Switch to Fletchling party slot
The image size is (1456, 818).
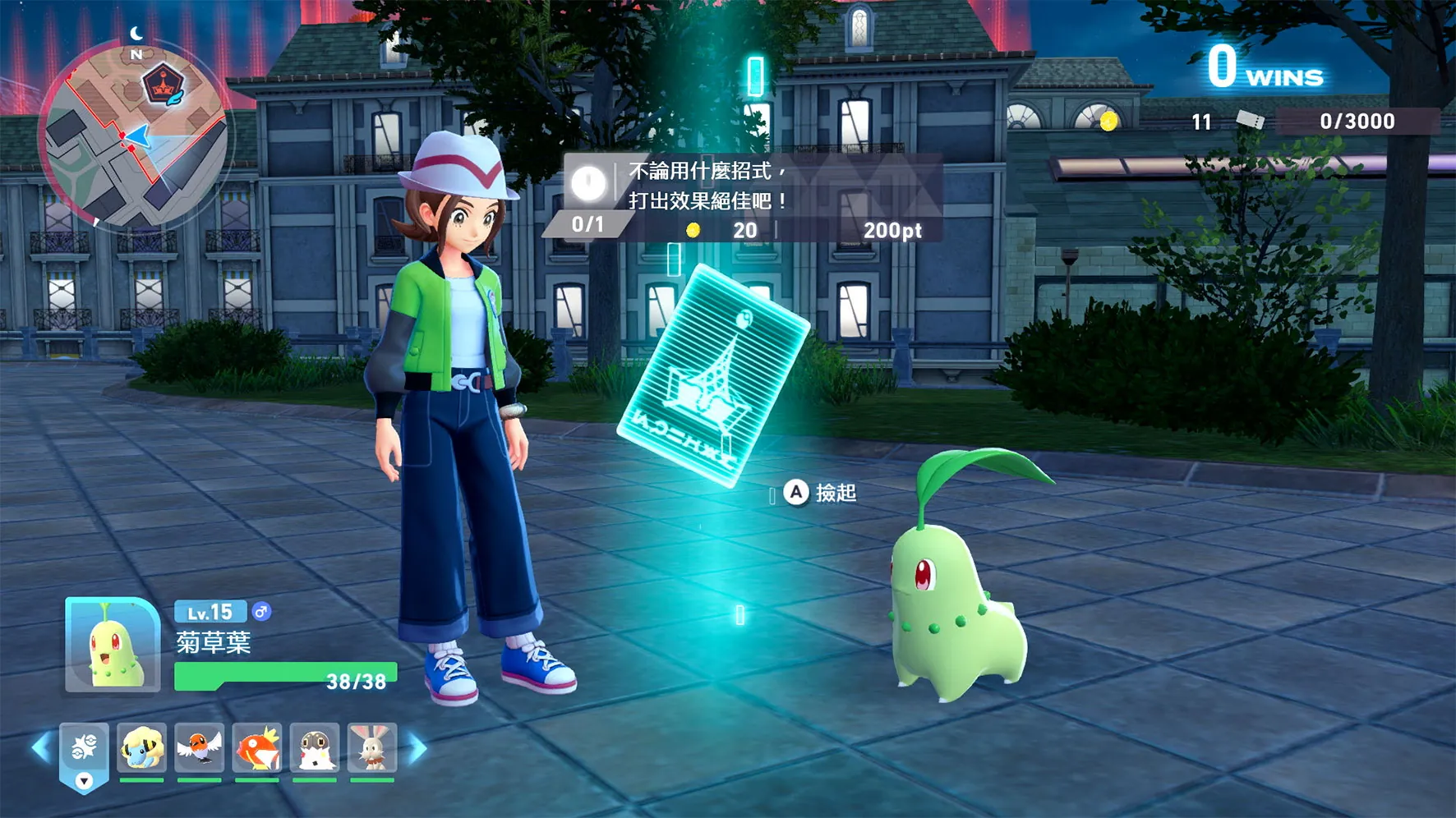click(199, 748)
